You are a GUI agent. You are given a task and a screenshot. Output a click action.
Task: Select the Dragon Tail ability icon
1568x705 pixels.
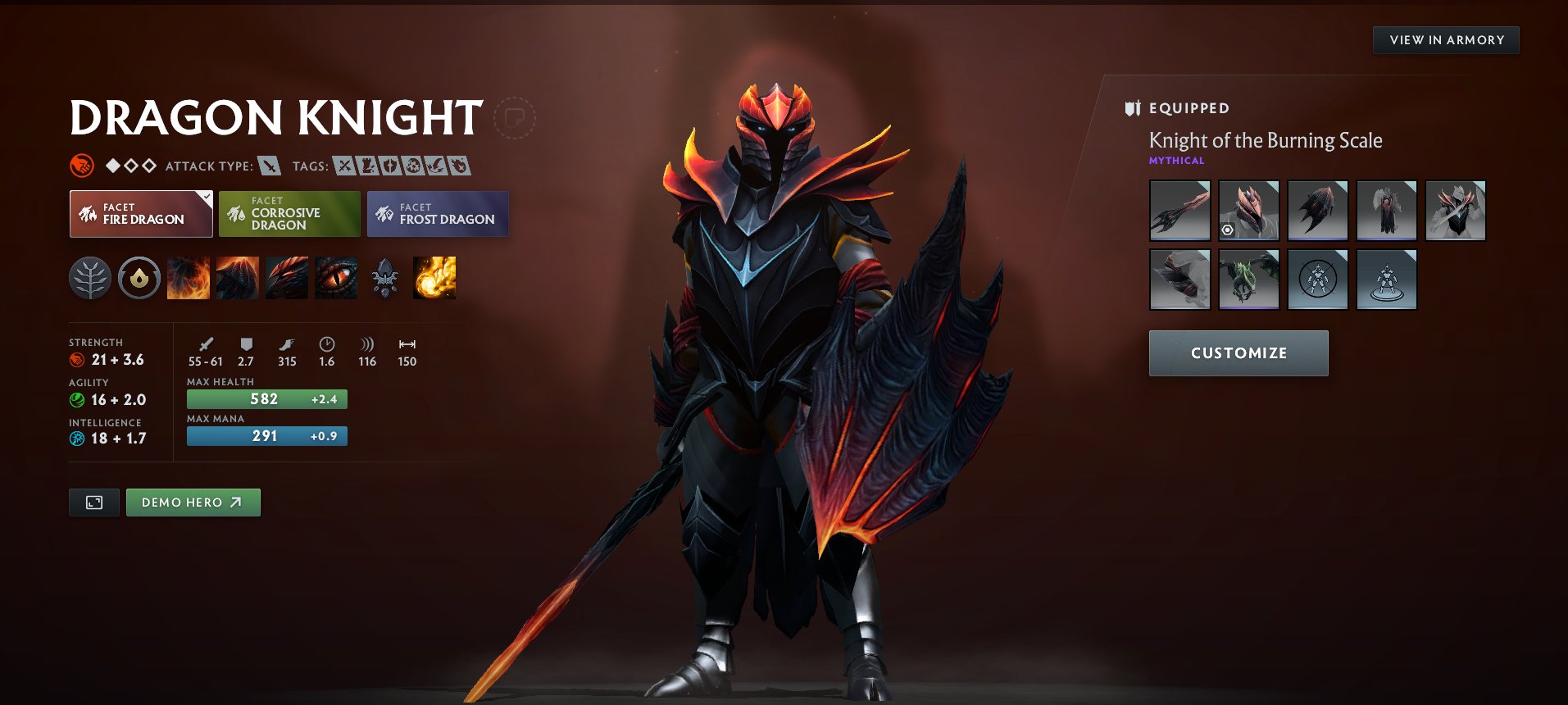(237, 278)
